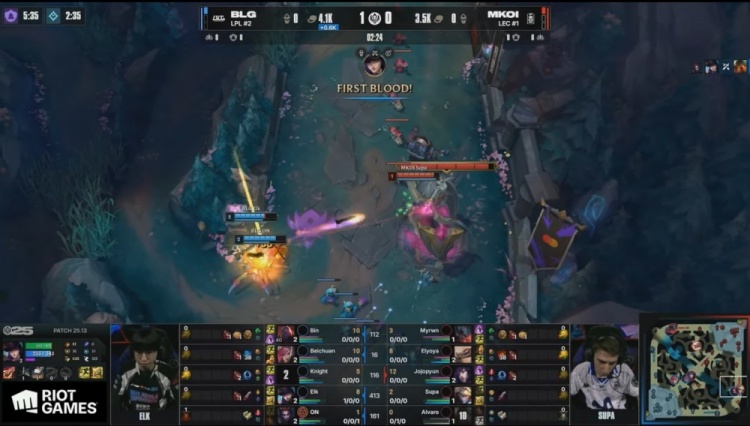This screenshot has width=750, height=426.
Task: Select Jojopyun's scoreboard row
Action: (430, 373)
